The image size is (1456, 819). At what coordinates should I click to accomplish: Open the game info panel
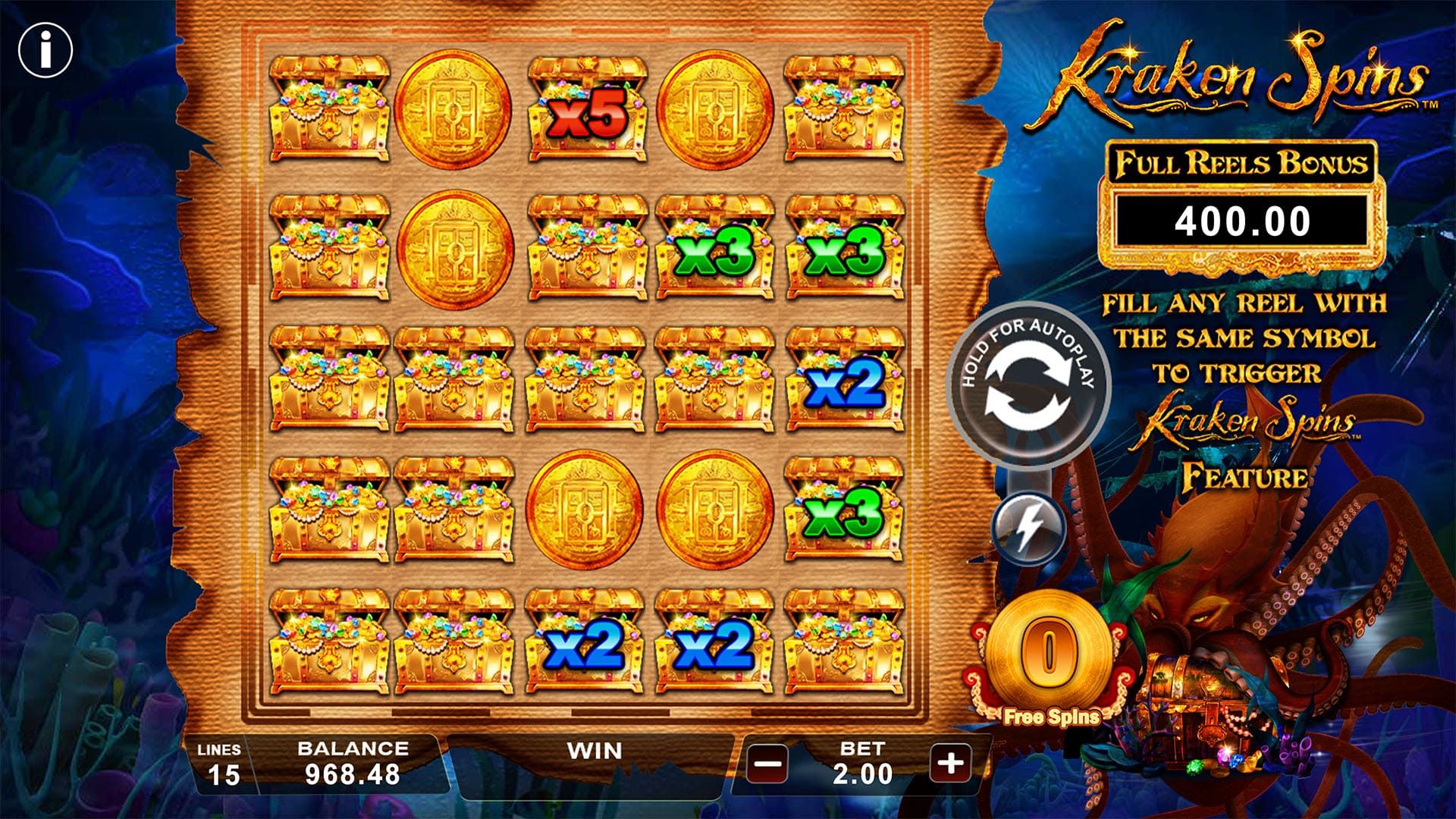46,52
